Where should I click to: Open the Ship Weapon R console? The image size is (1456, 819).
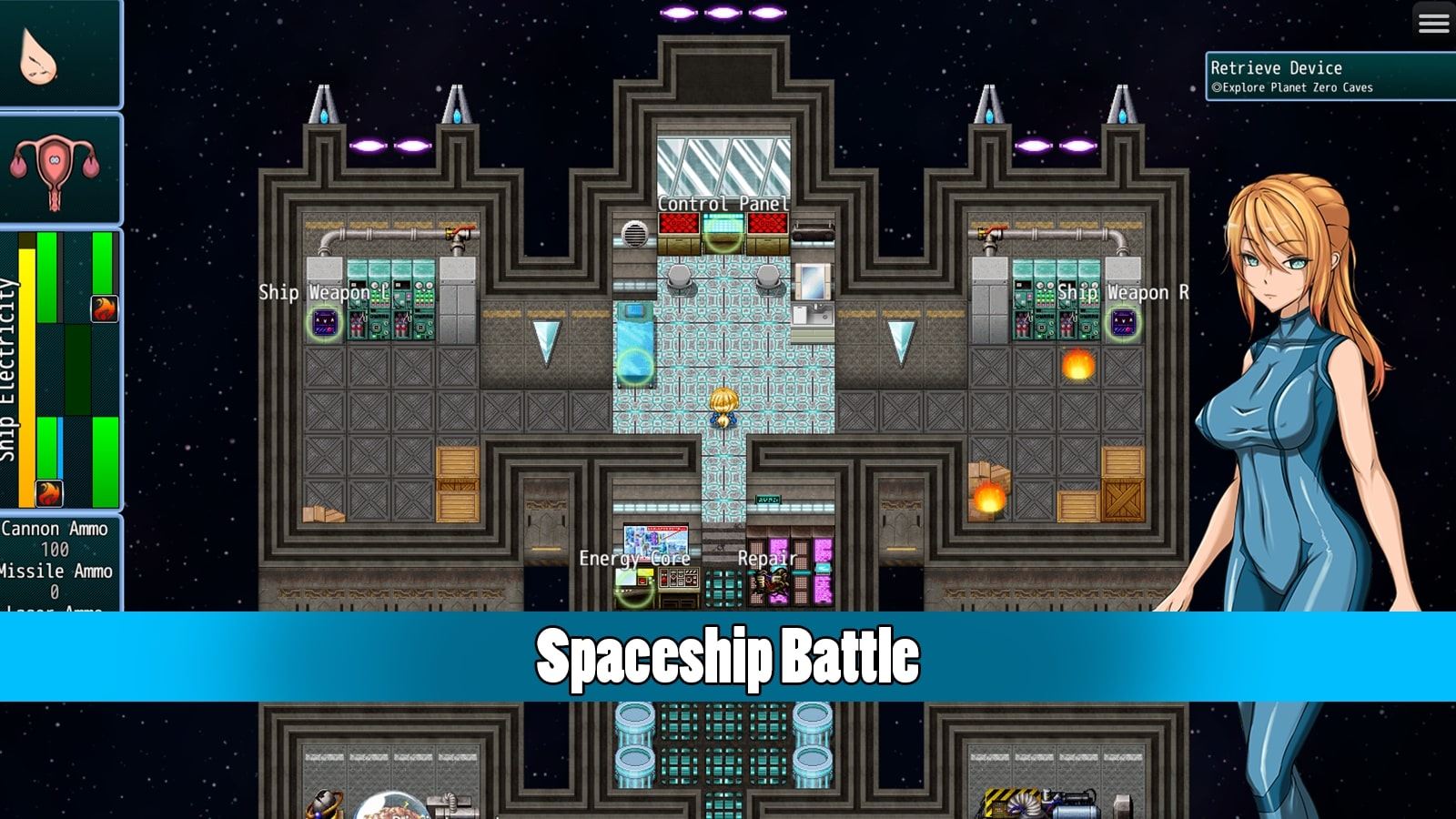tap(1124, 323)
